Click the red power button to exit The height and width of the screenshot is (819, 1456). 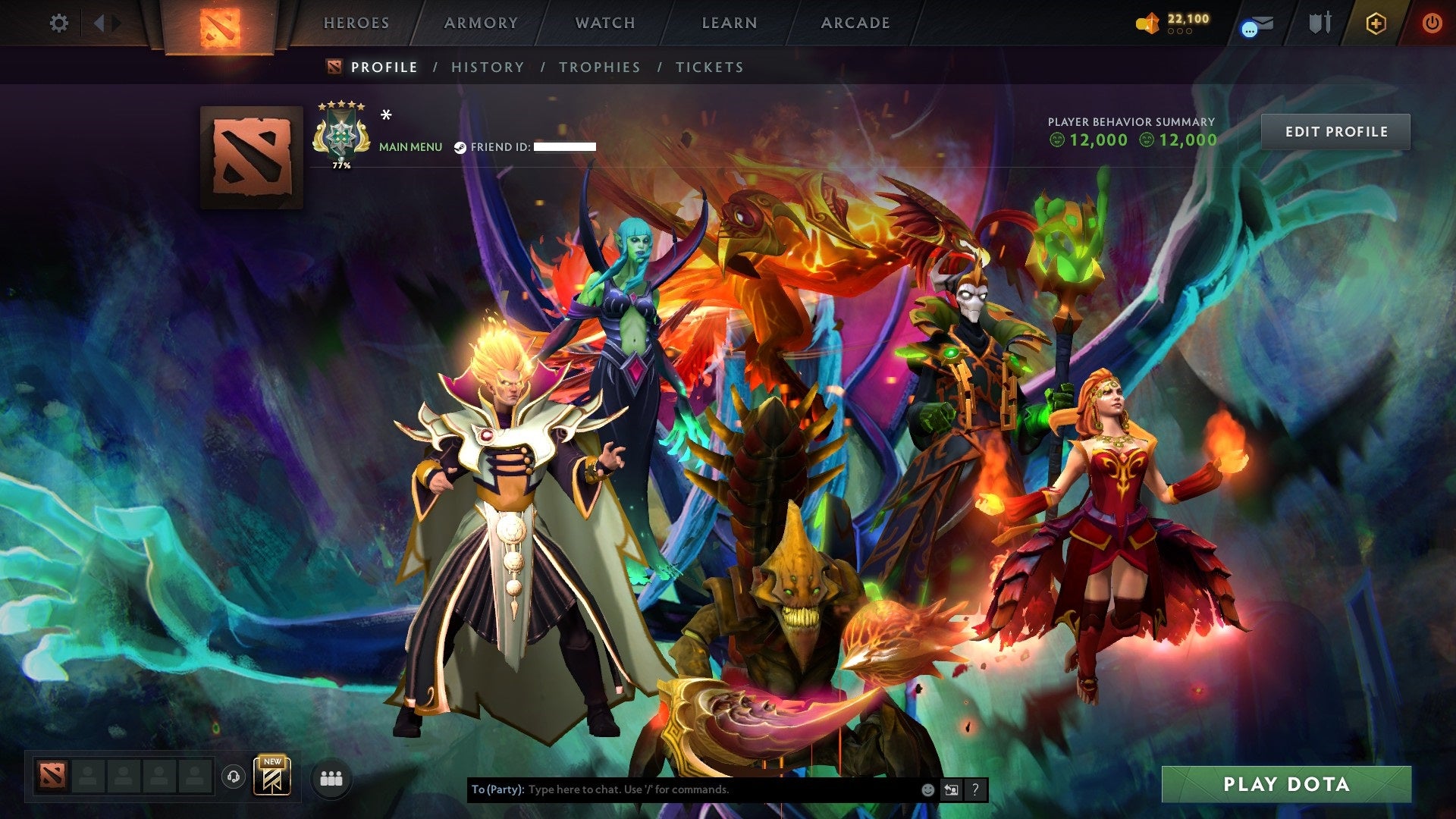[1432, 23]
